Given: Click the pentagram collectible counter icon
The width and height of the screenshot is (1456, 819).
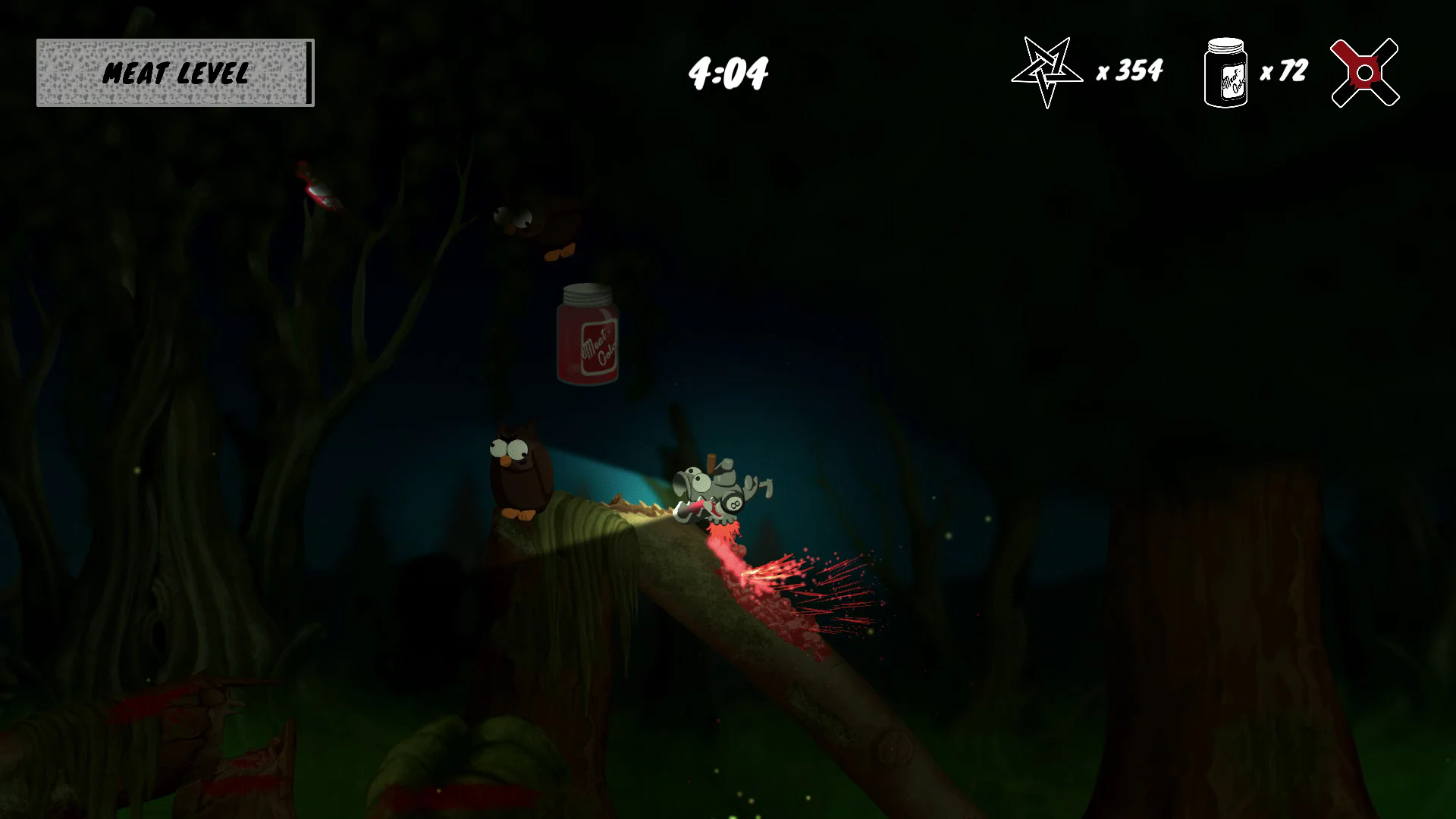Looking at the screenshot, I should [x=1047, y=72].
